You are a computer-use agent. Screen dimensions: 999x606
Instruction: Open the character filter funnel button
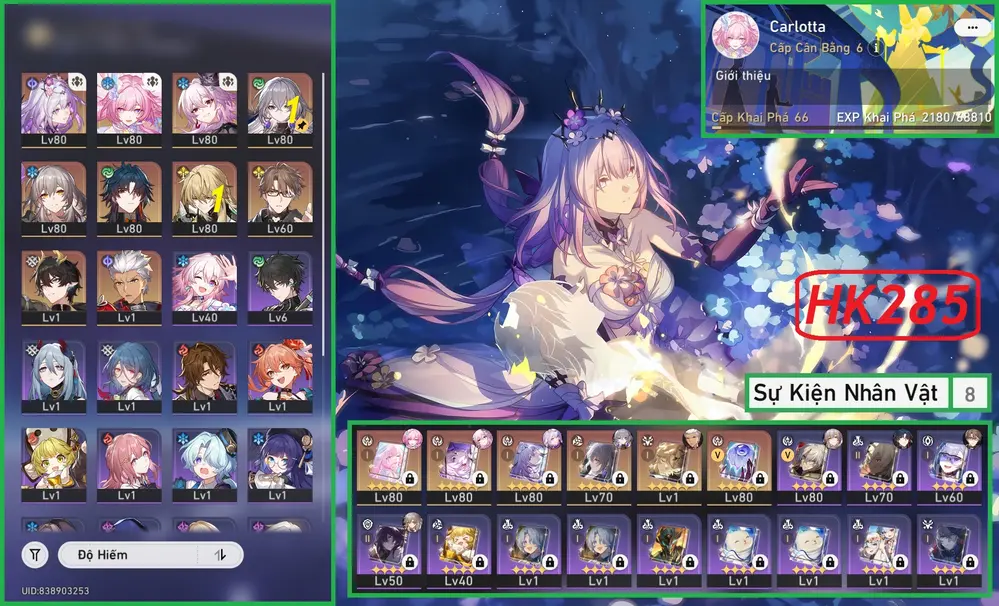pos(36,555)
